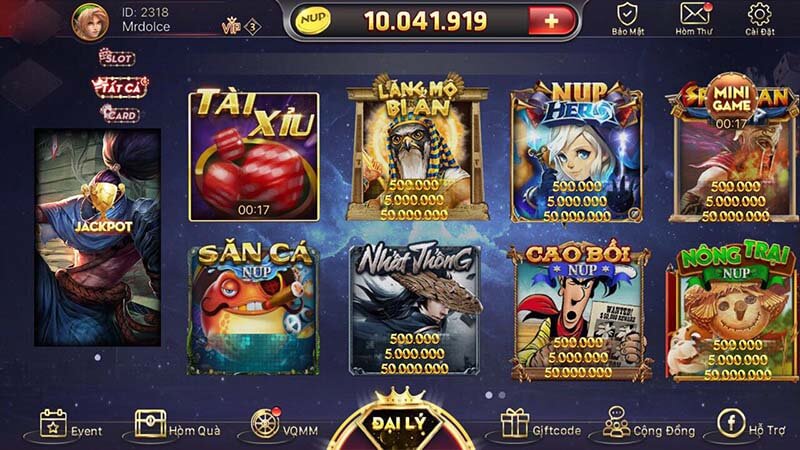Screen dimensions: 800x450
Task: Open Cài Đặt settings gear
Action: (760, 19)
